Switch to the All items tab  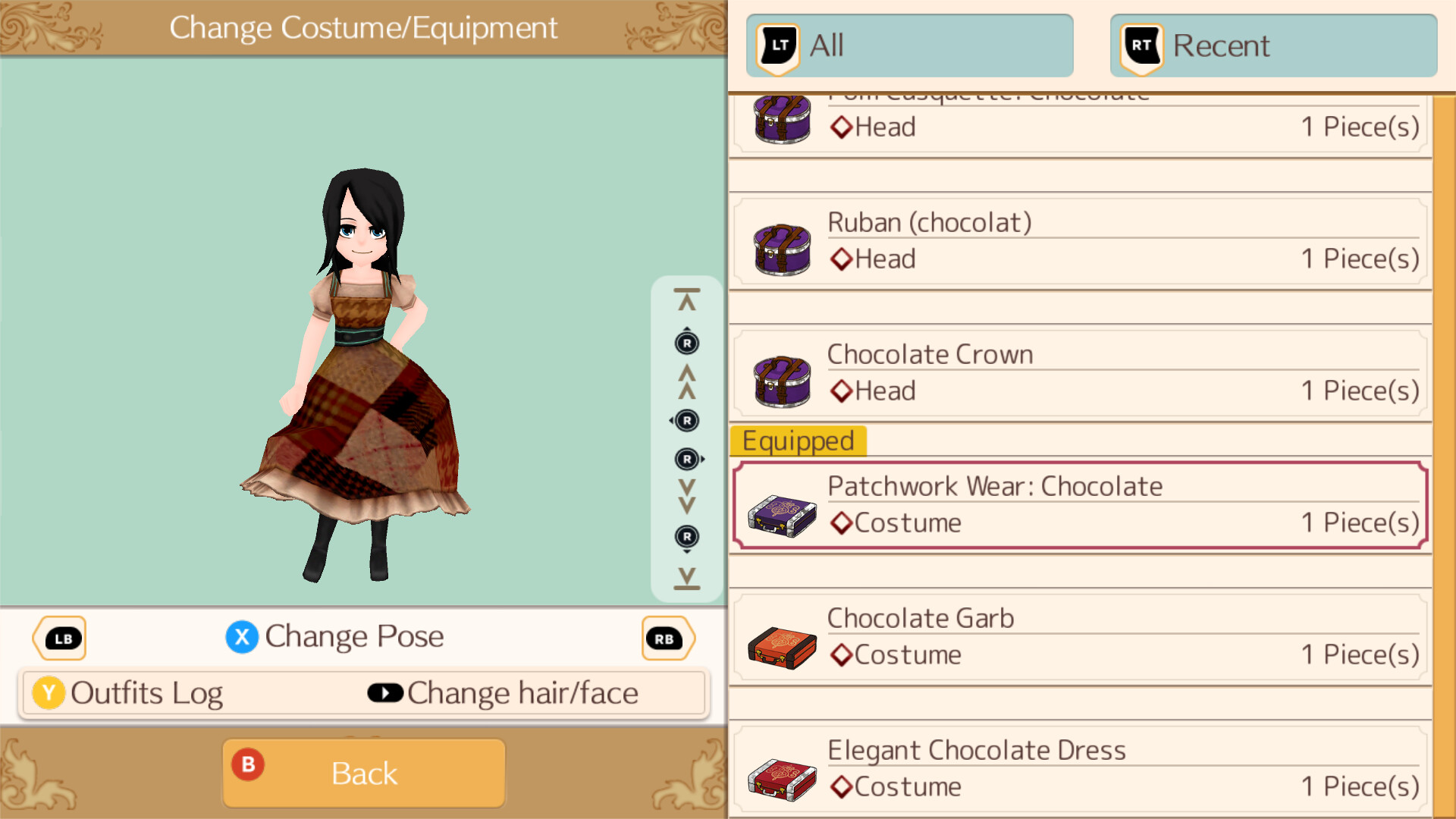(x=909, y=45)
